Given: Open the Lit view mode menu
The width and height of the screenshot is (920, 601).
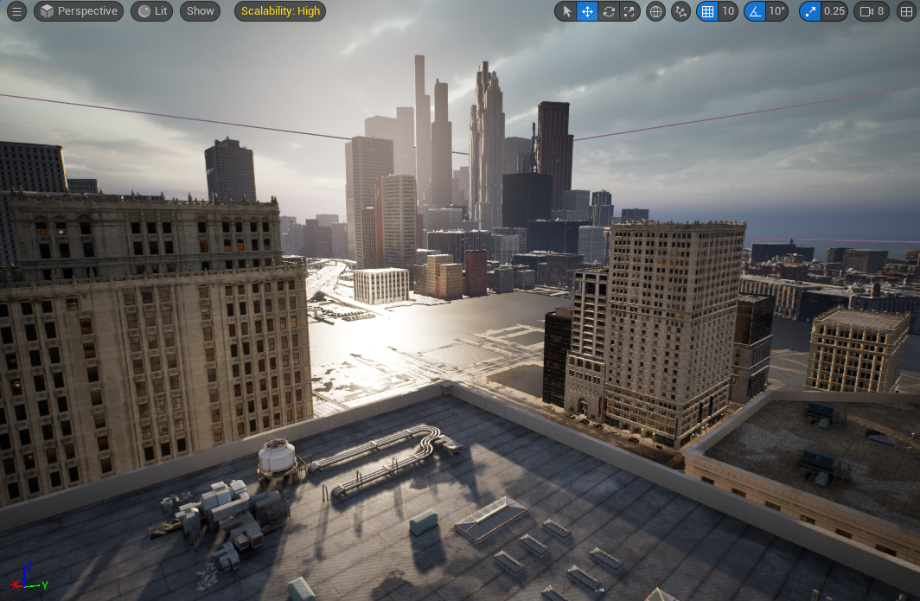Looking at the screenshot, I should point(151,11).
